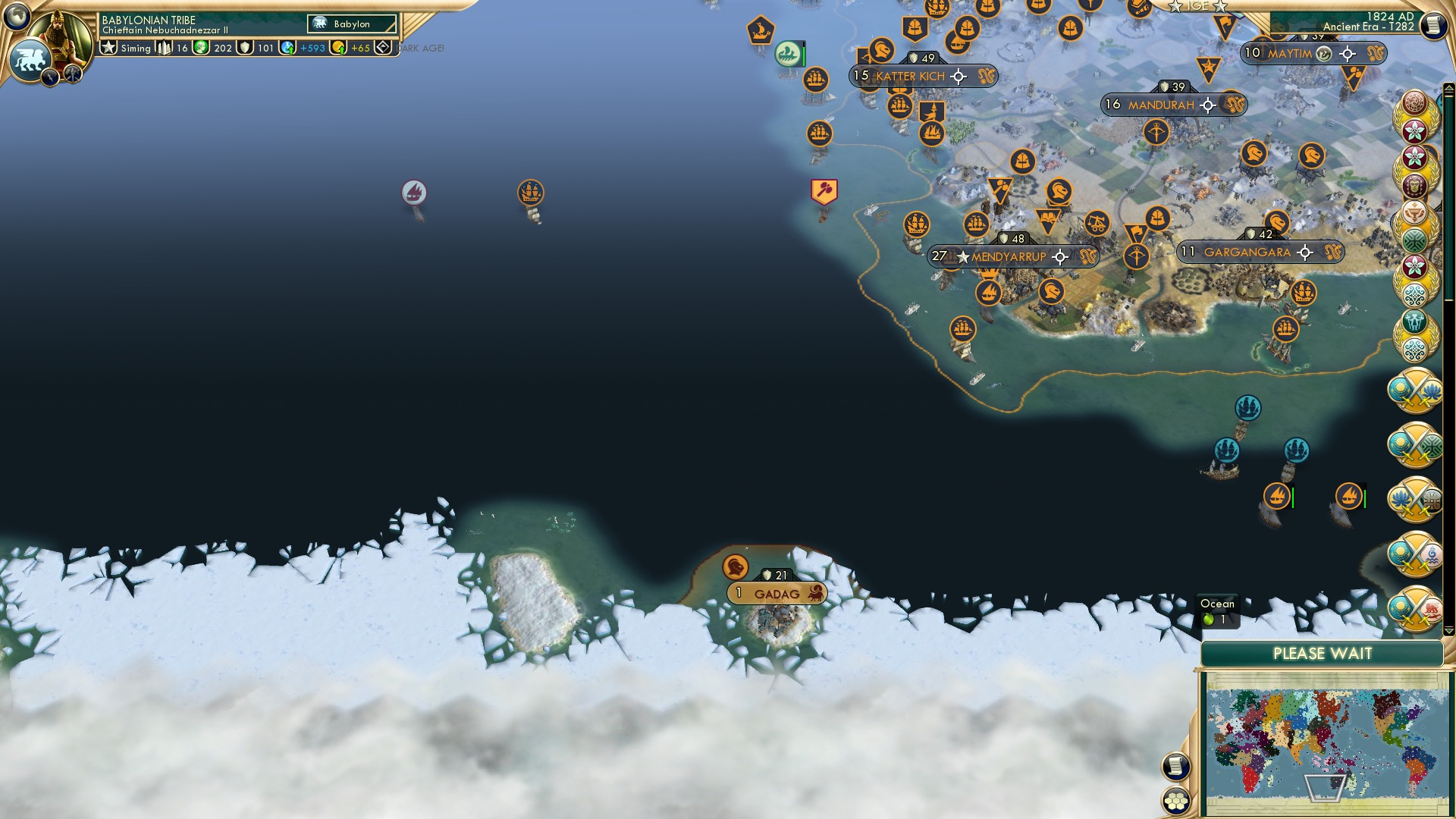Click the gold income icon showing +65
1456x819 pixels.
(339, 48)
